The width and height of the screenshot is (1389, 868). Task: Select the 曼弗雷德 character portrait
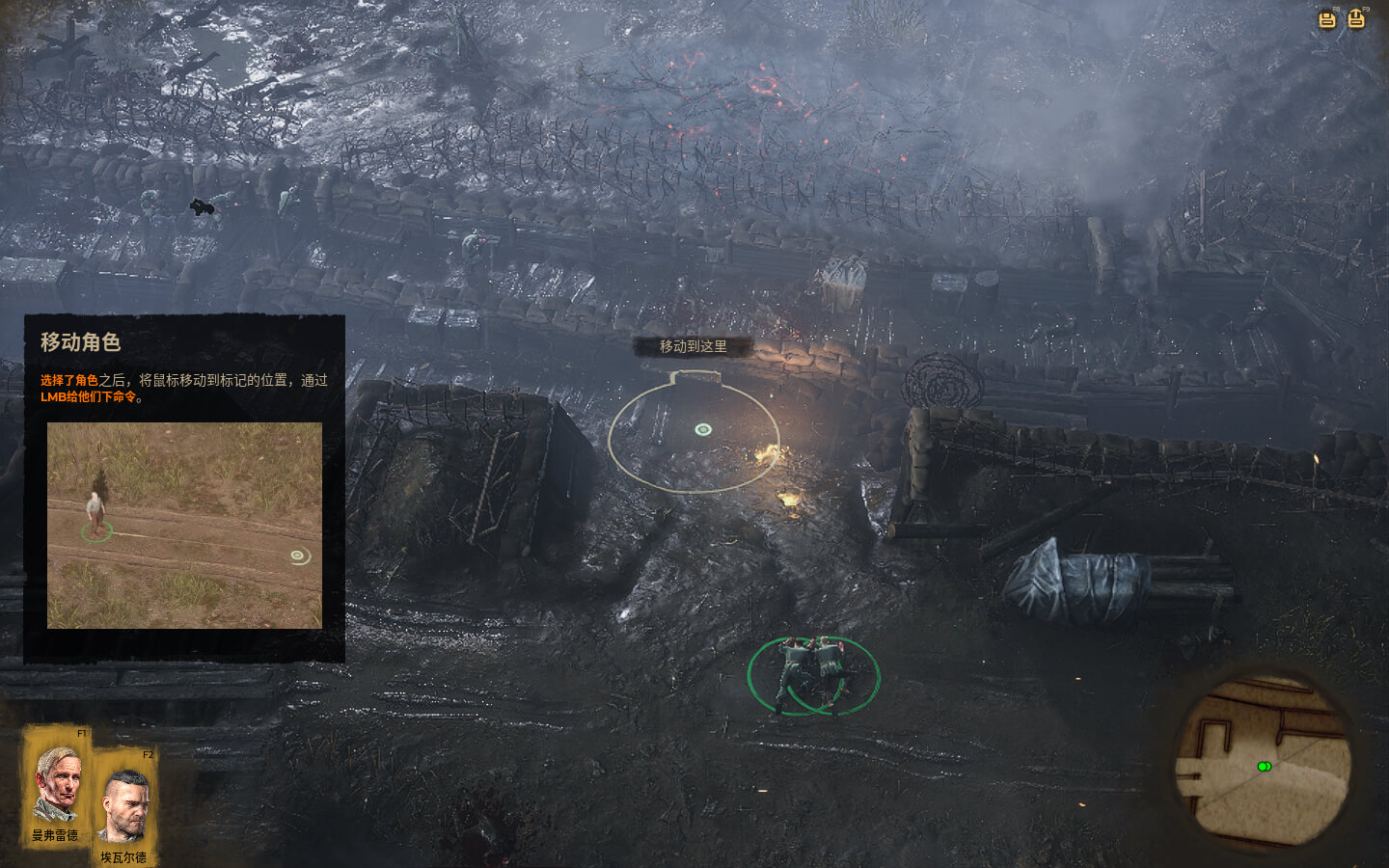(x=56, y=783)
